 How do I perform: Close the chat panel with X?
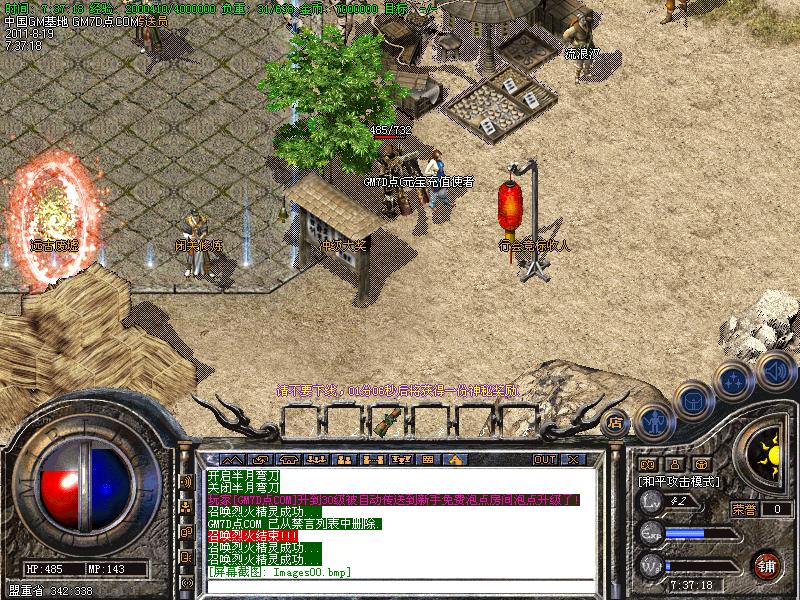click(573, 459)
